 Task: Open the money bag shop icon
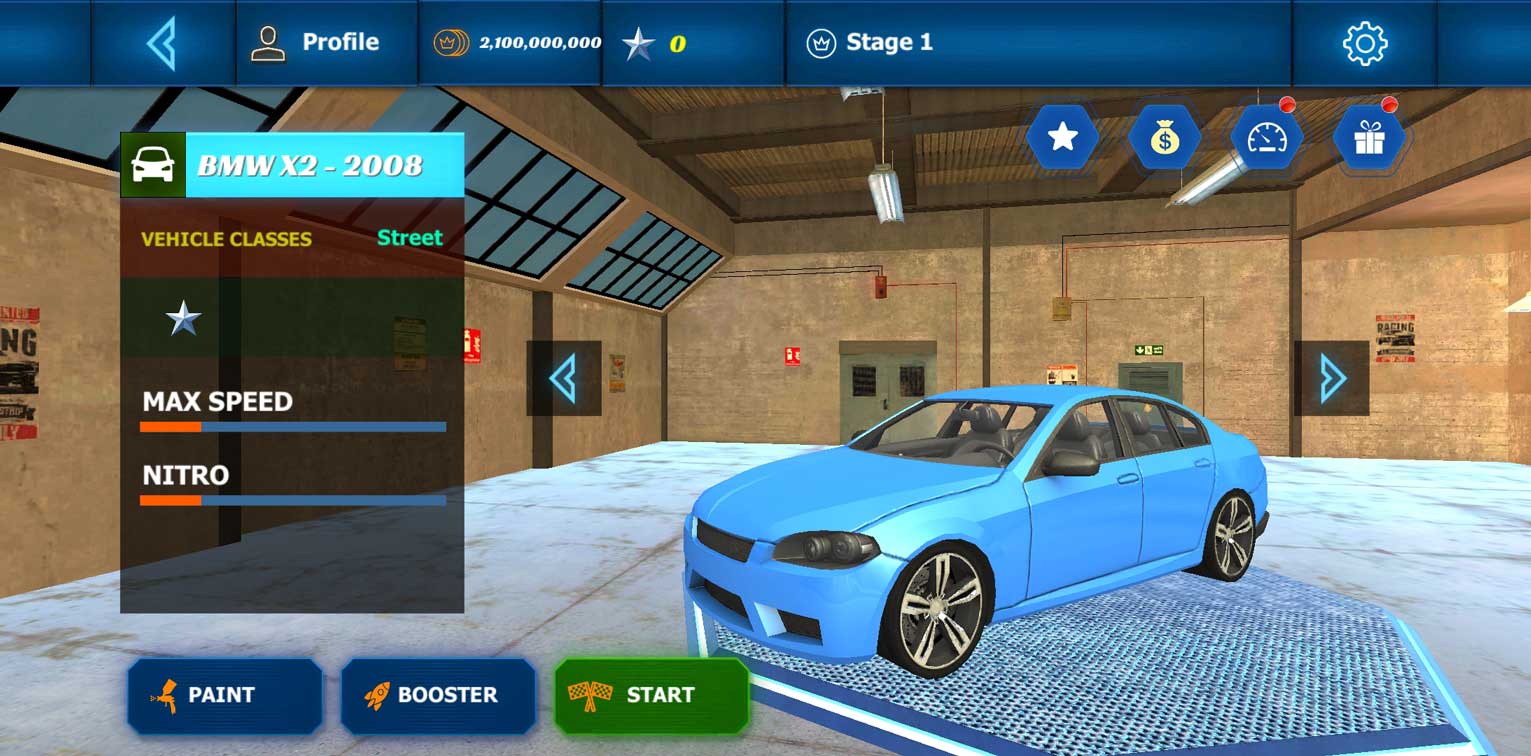[1164, 138]
